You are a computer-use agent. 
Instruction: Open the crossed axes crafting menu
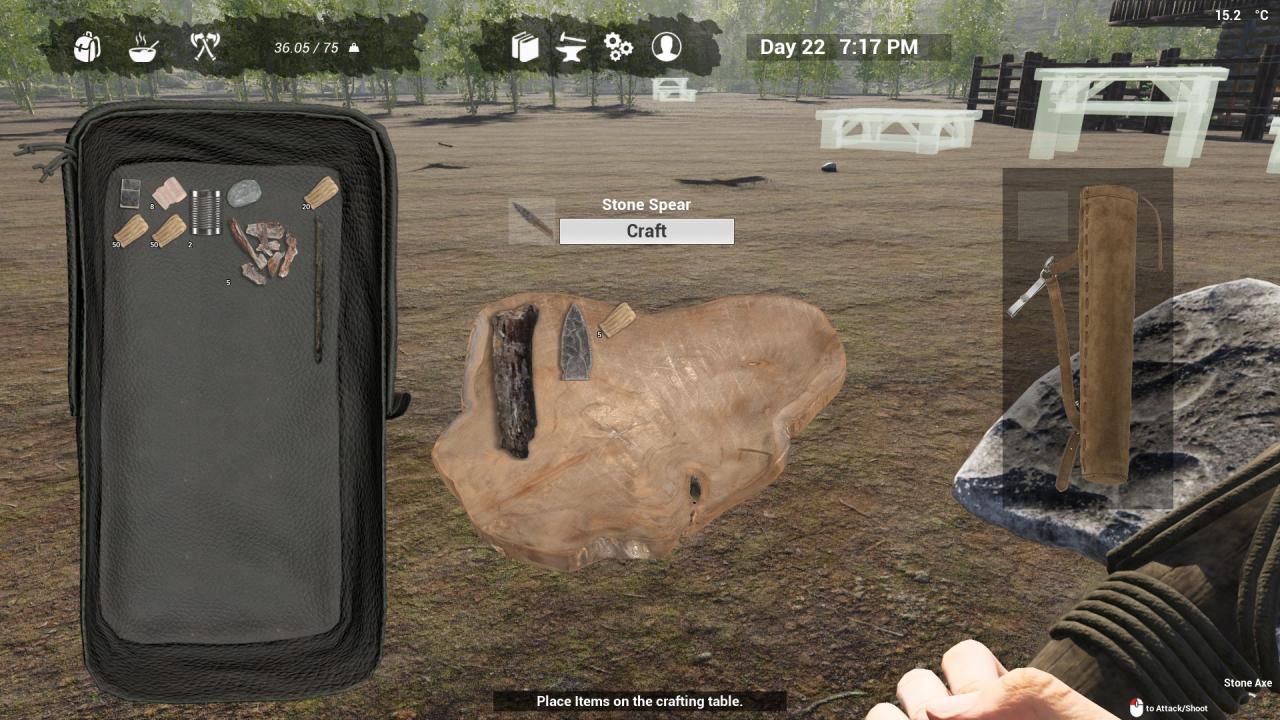coord(205,46)
